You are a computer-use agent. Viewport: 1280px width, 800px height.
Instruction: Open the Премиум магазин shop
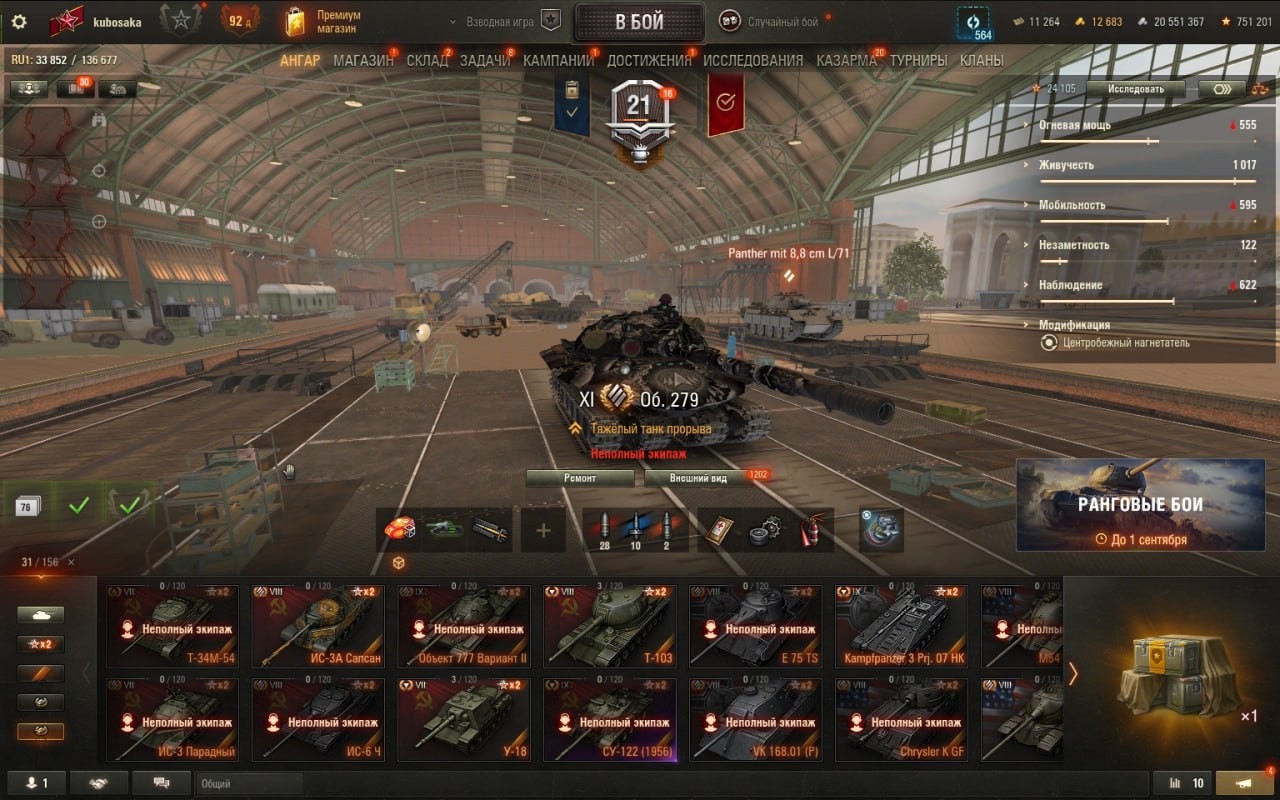pyautogui.click(x=323, y=22)
